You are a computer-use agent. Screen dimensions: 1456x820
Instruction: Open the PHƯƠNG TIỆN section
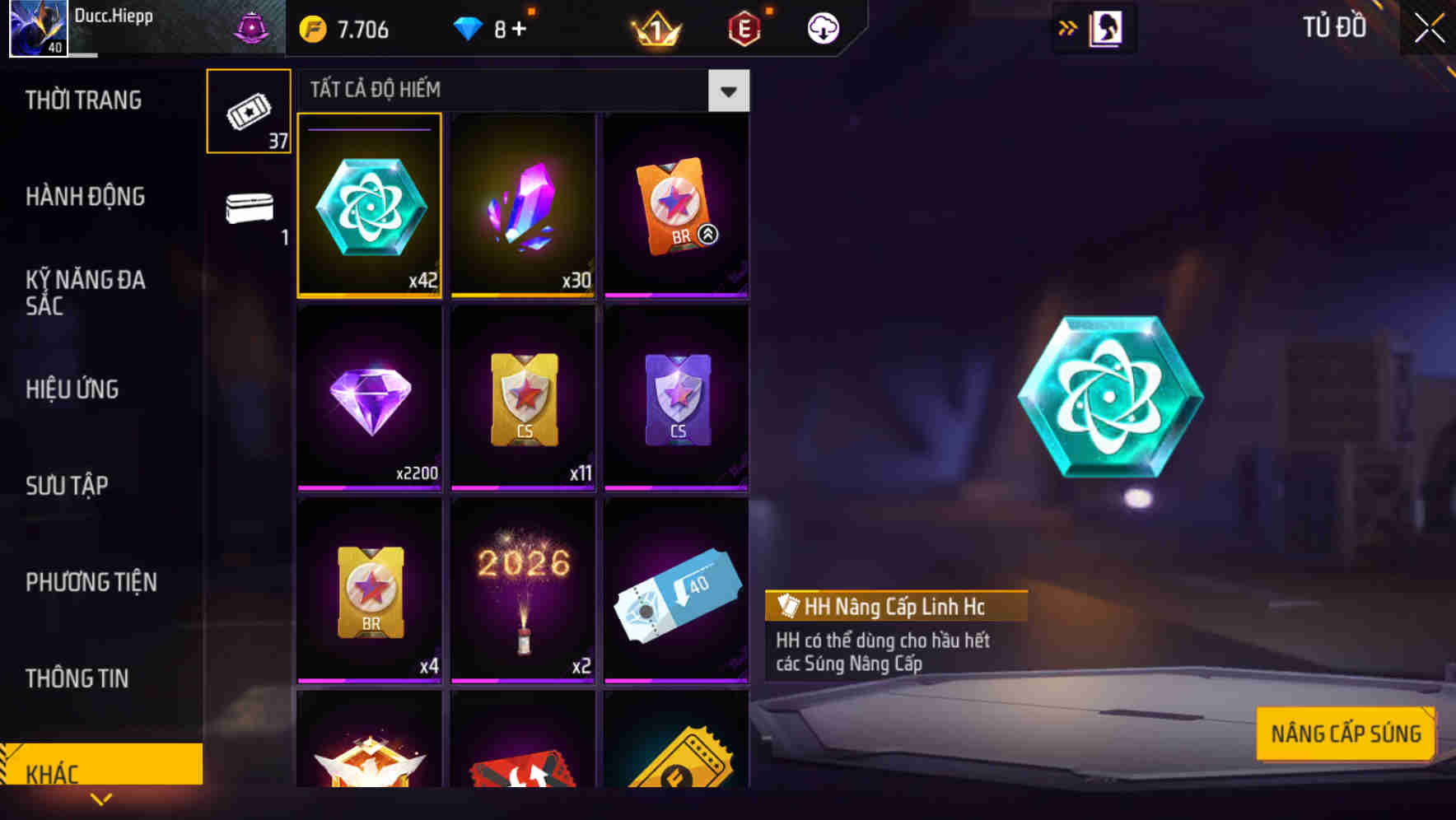[91, 582]
